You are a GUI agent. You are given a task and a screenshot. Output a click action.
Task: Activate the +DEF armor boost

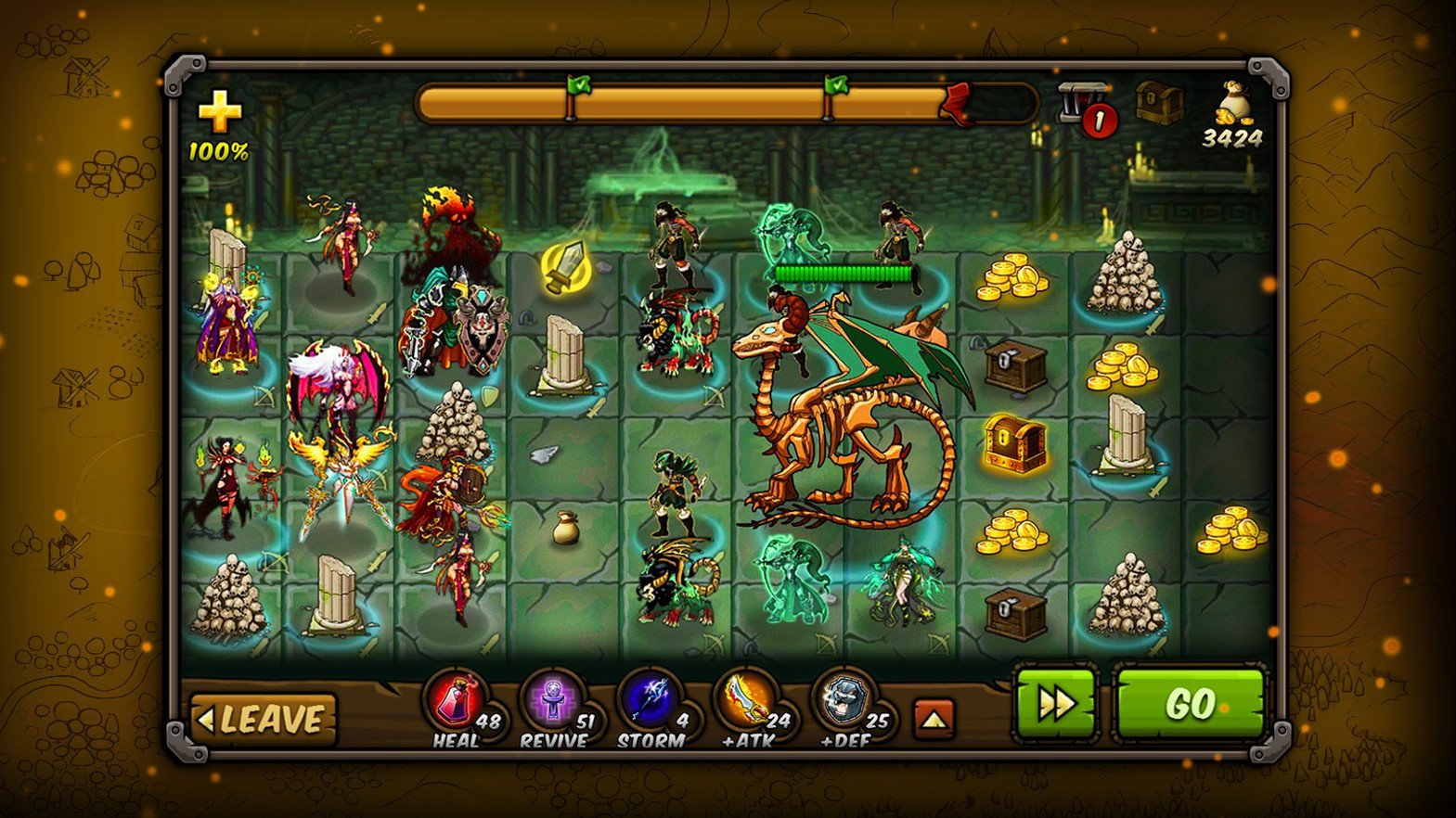tap(844, 700)
